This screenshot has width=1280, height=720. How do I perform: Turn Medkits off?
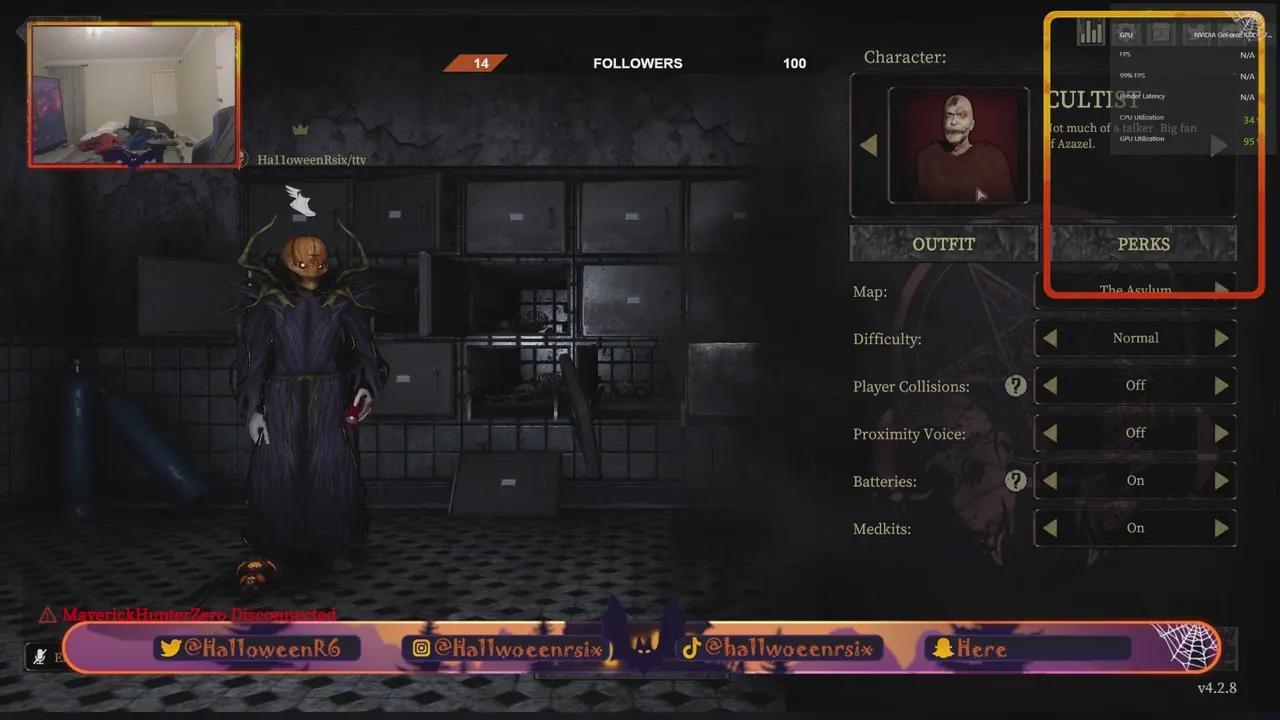click(x=1221, y=528)
